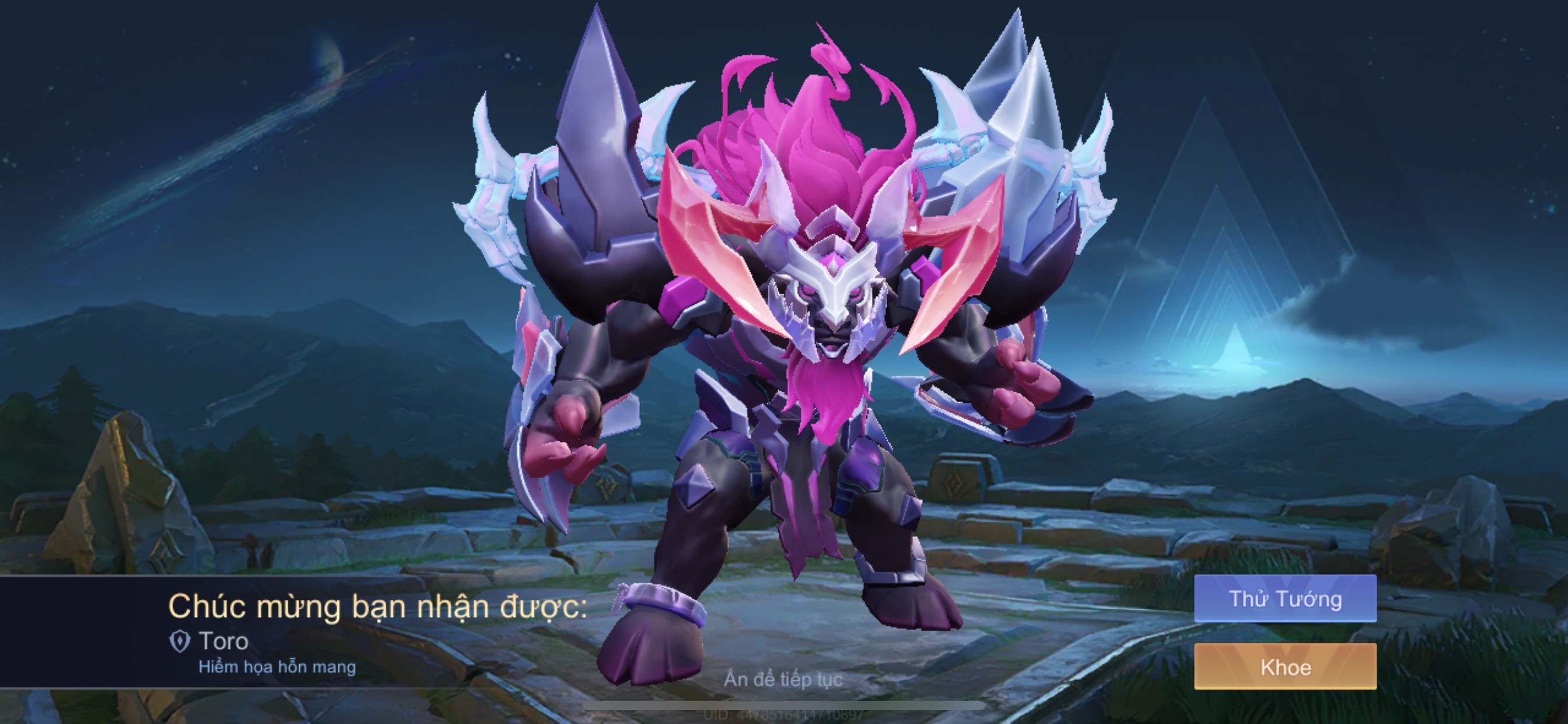Image resolution: width=1568 pixels, height=724 pixels.
Task: Tap the Khoe share button
Action: click(1285, 667)
